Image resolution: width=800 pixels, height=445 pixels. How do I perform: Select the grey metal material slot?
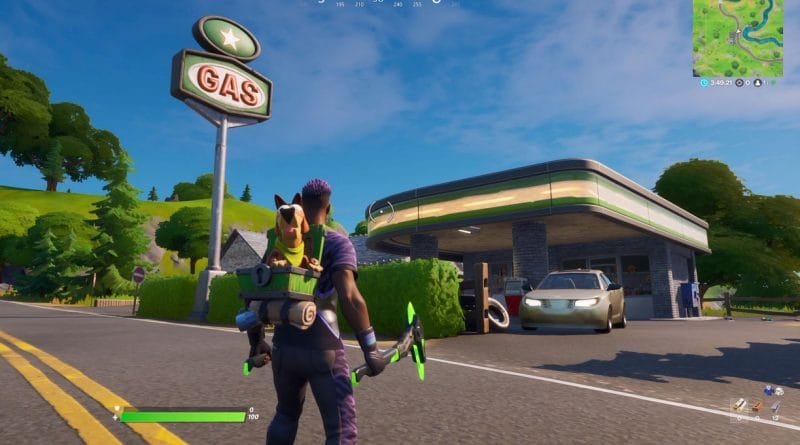pyautogui.click(x=775, y=406)
